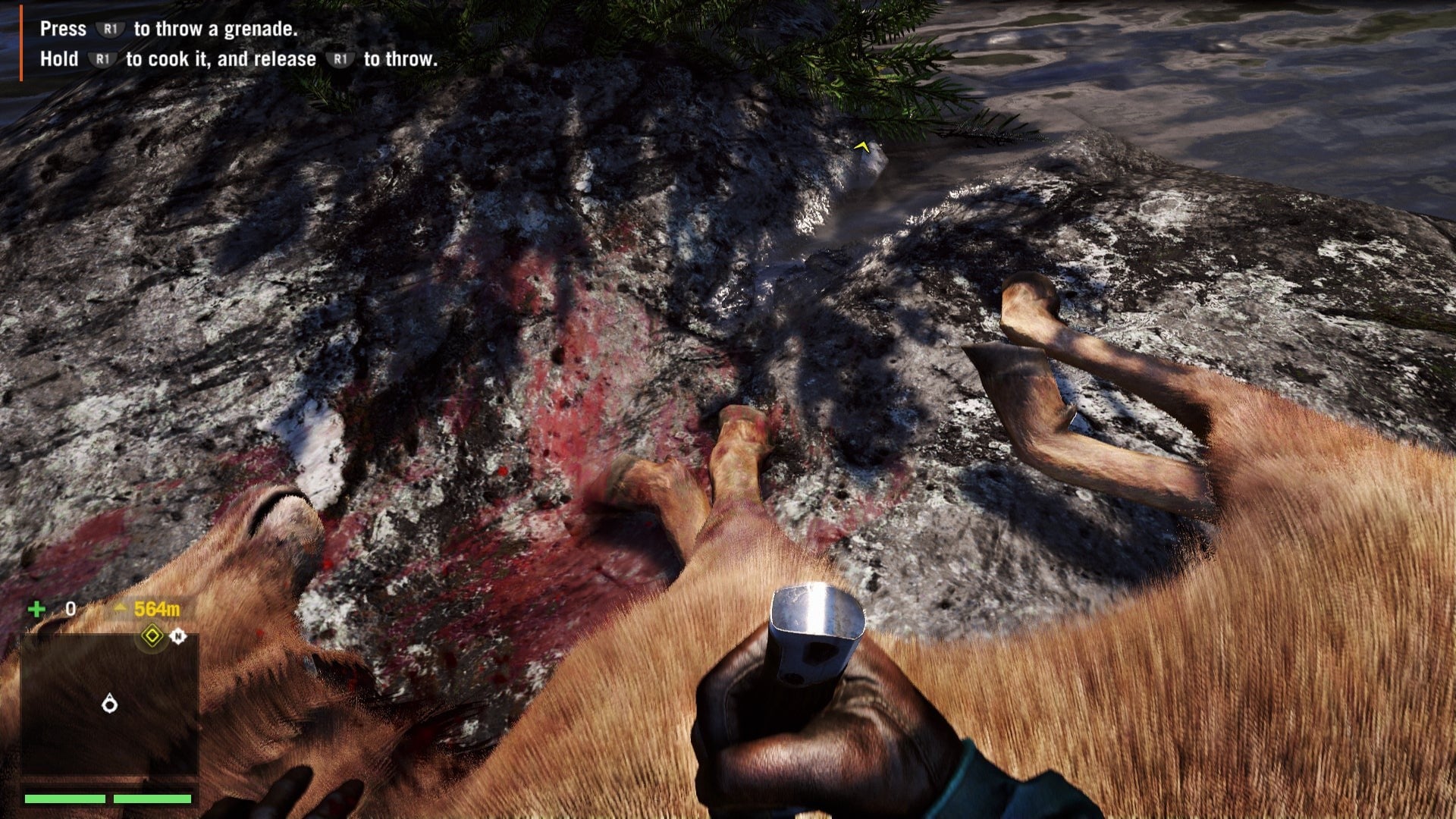Click the north compass marker on minimap
This screenshot has width=1456, height=819.
point(178,635)
